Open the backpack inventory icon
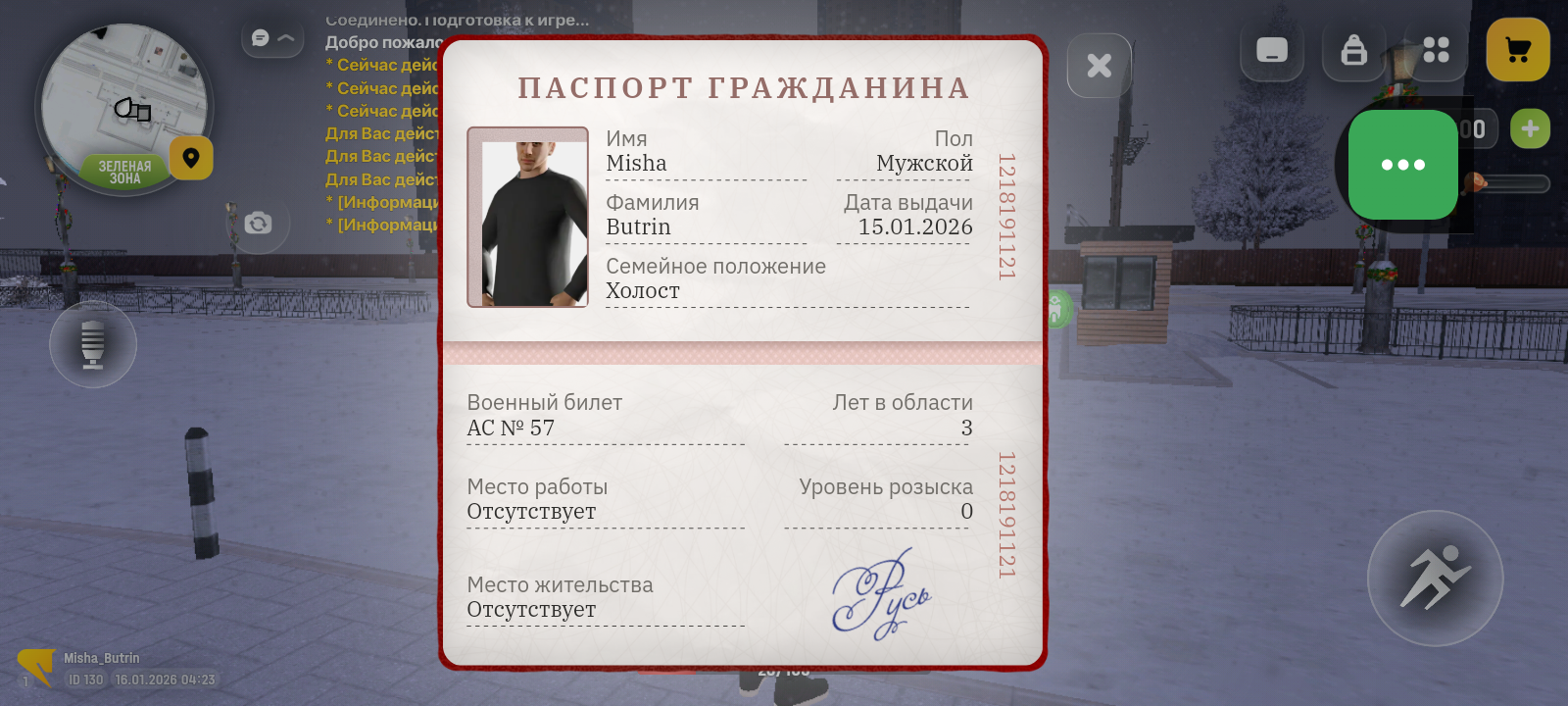Viewport: 1568px width, 706px height. (x=1353, y=51)
